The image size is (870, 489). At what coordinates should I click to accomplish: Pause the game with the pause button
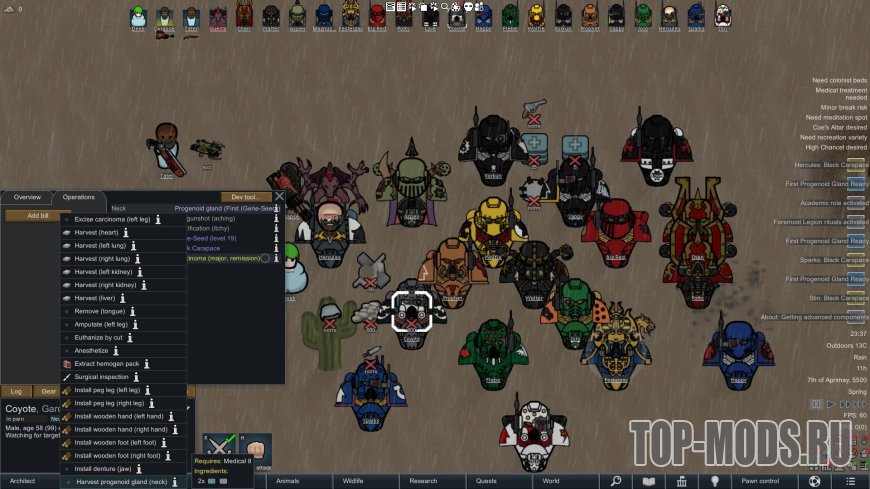pos(817,404)
